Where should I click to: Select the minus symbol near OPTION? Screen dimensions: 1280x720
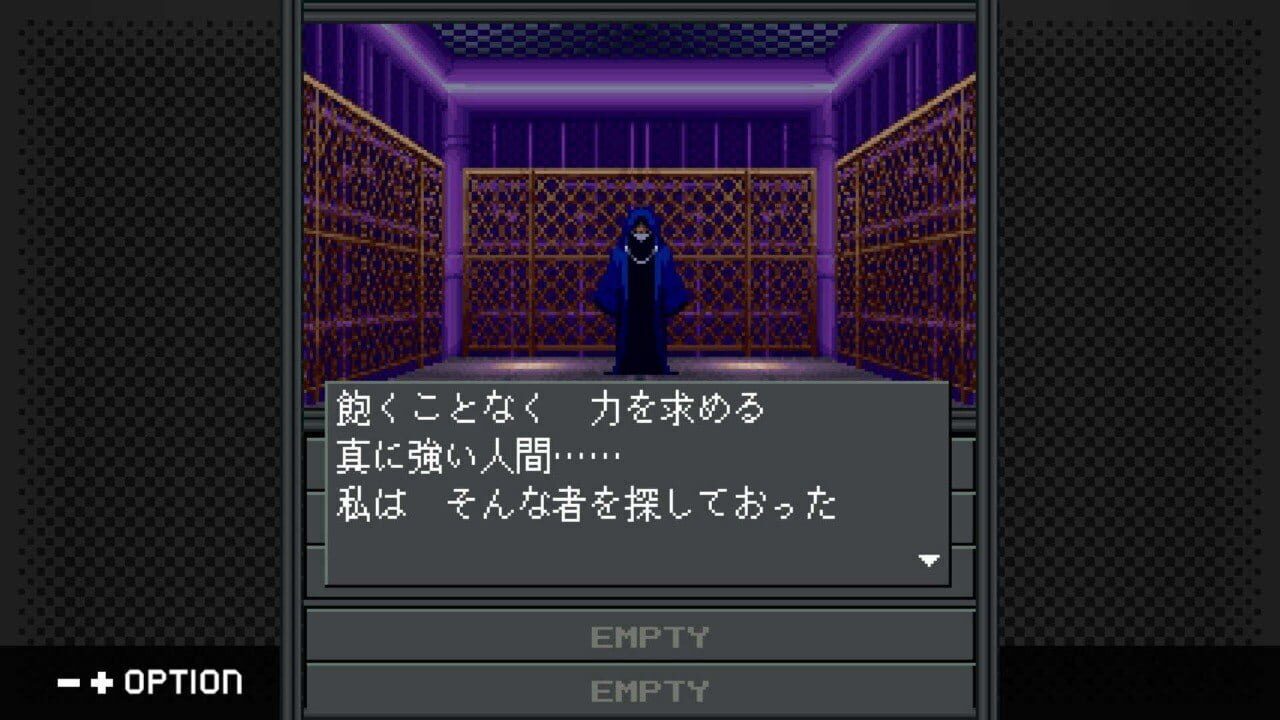point(66,682)
